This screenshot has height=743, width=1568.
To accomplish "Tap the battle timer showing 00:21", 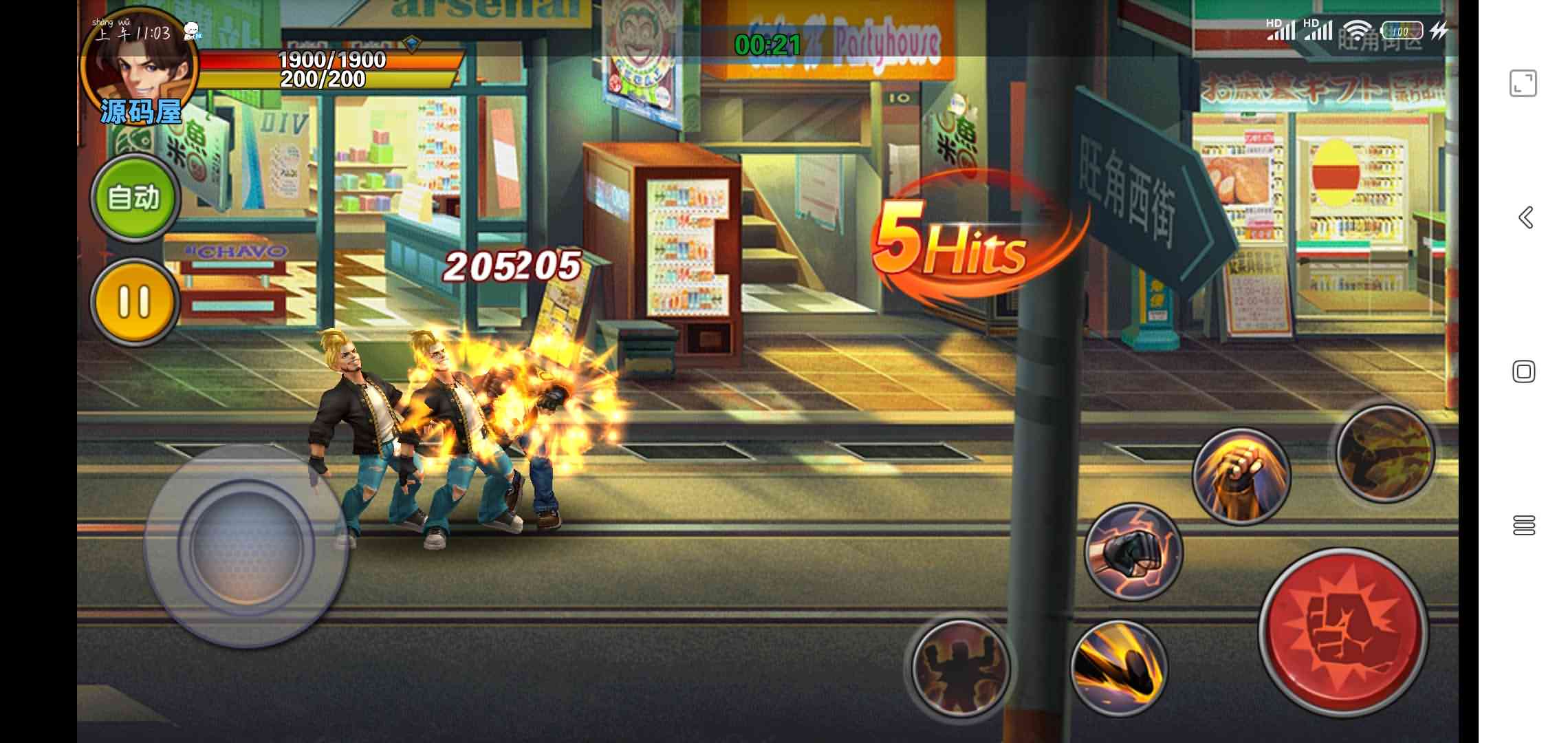I will 768,45.
